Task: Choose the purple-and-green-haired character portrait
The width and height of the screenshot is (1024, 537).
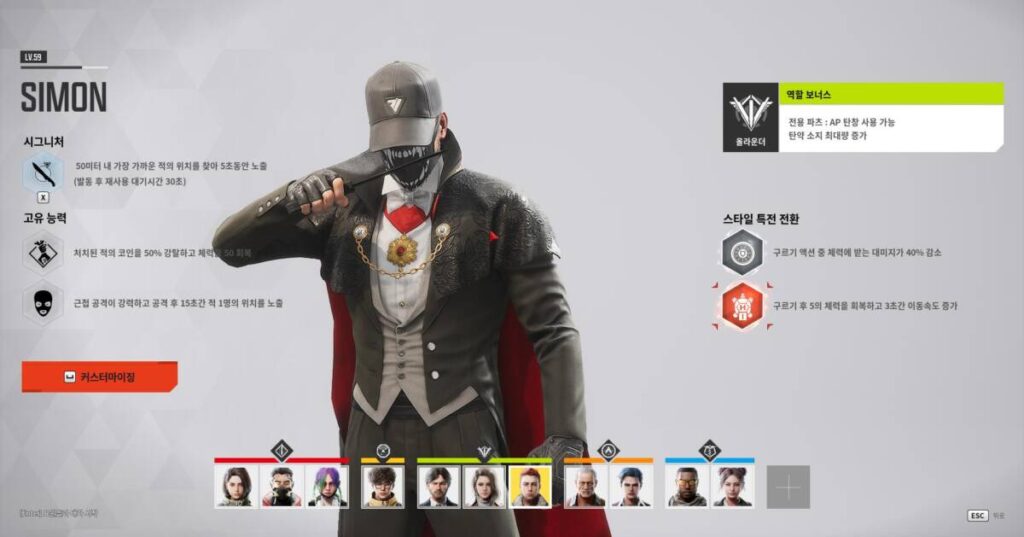Action: click(x=328, y=487)
